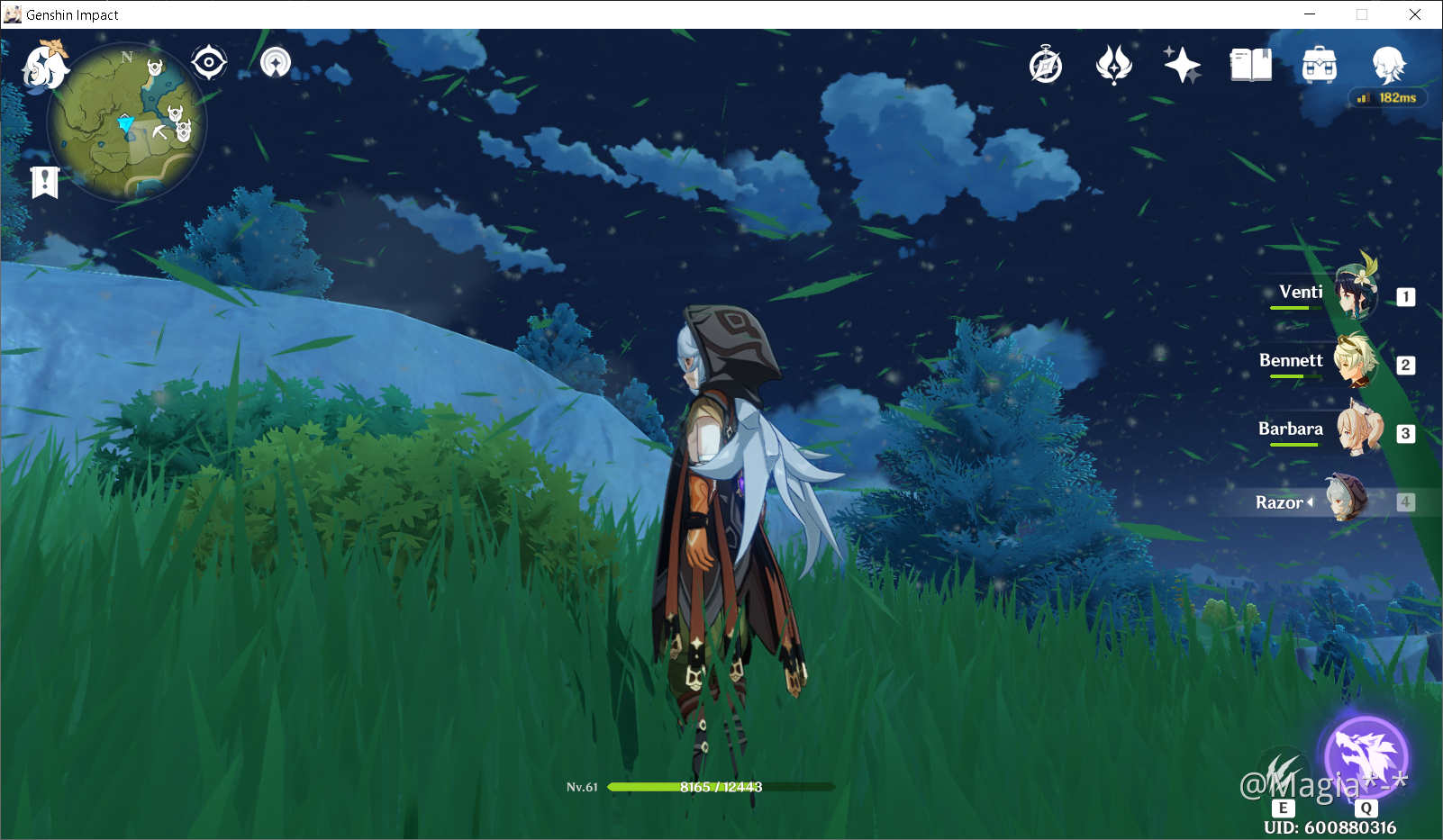This screenshot has height=840, width=1443.
Task: Click the arrow next to Razor's name
Action: pyautogui.click(x=1311, y=502)
